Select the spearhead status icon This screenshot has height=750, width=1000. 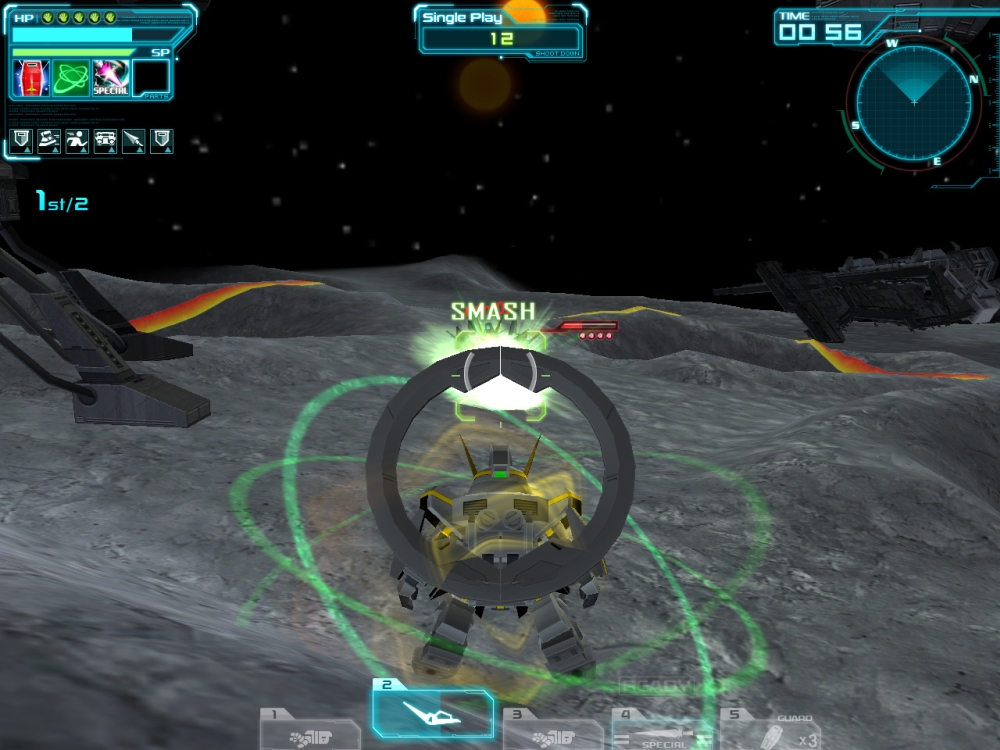click(x=133, y=141)
